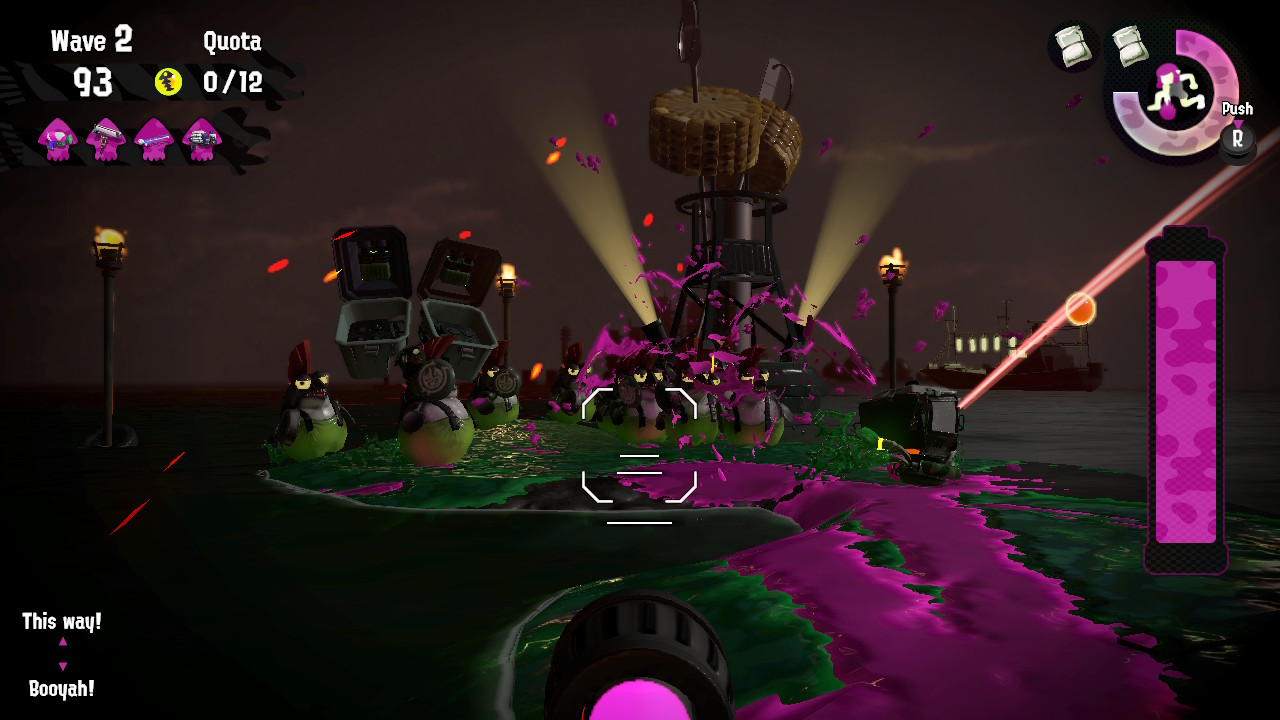Send the "This way!" signal

(x=62, y=622)
